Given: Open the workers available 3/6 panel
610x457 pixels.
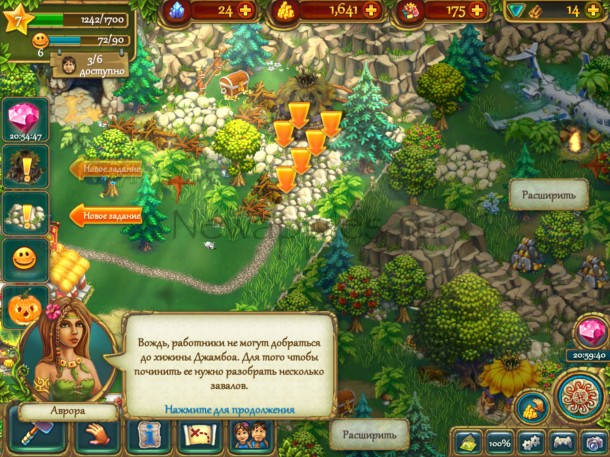Looking at the screenshot, I should click(x=77, y=67).
